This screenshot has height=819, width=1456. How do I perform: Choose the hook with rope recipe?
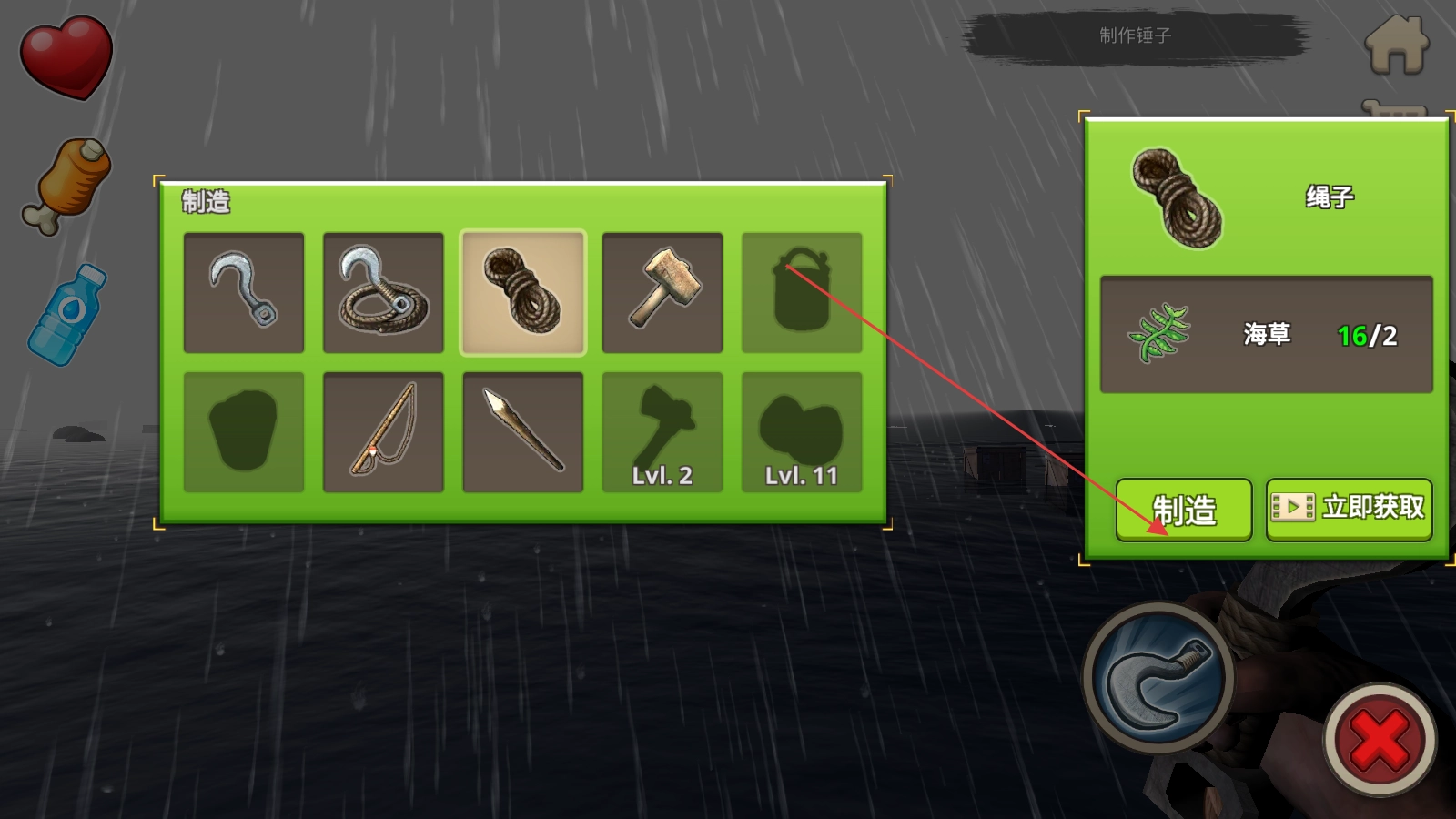[x=383, y=292]
